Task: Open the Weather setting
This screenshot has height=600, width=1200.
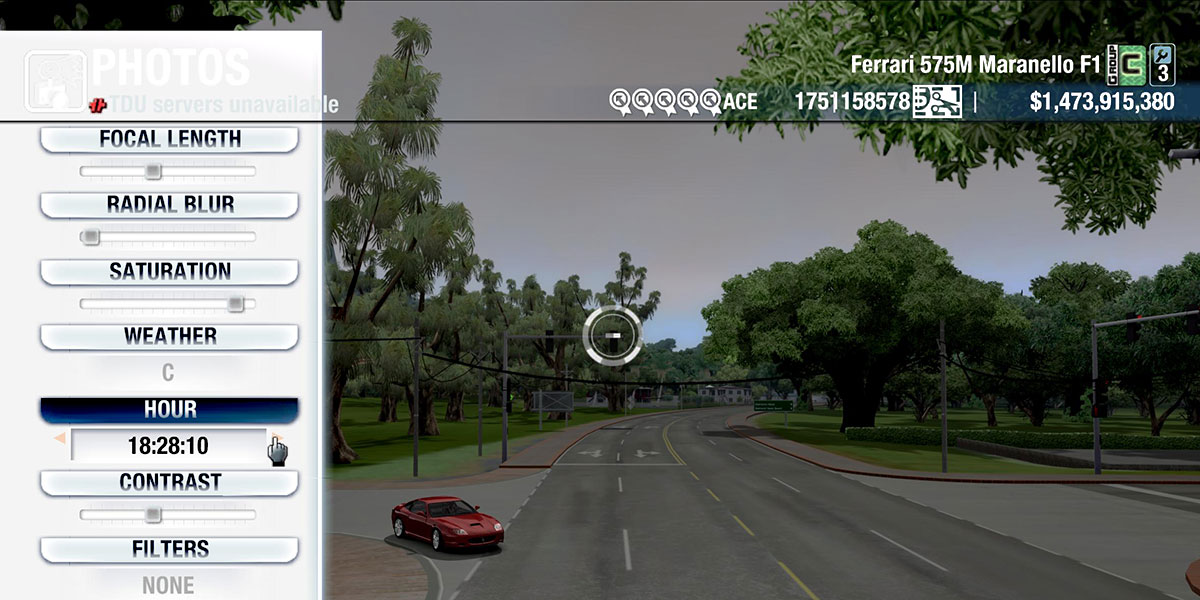Action: (169, 336)
